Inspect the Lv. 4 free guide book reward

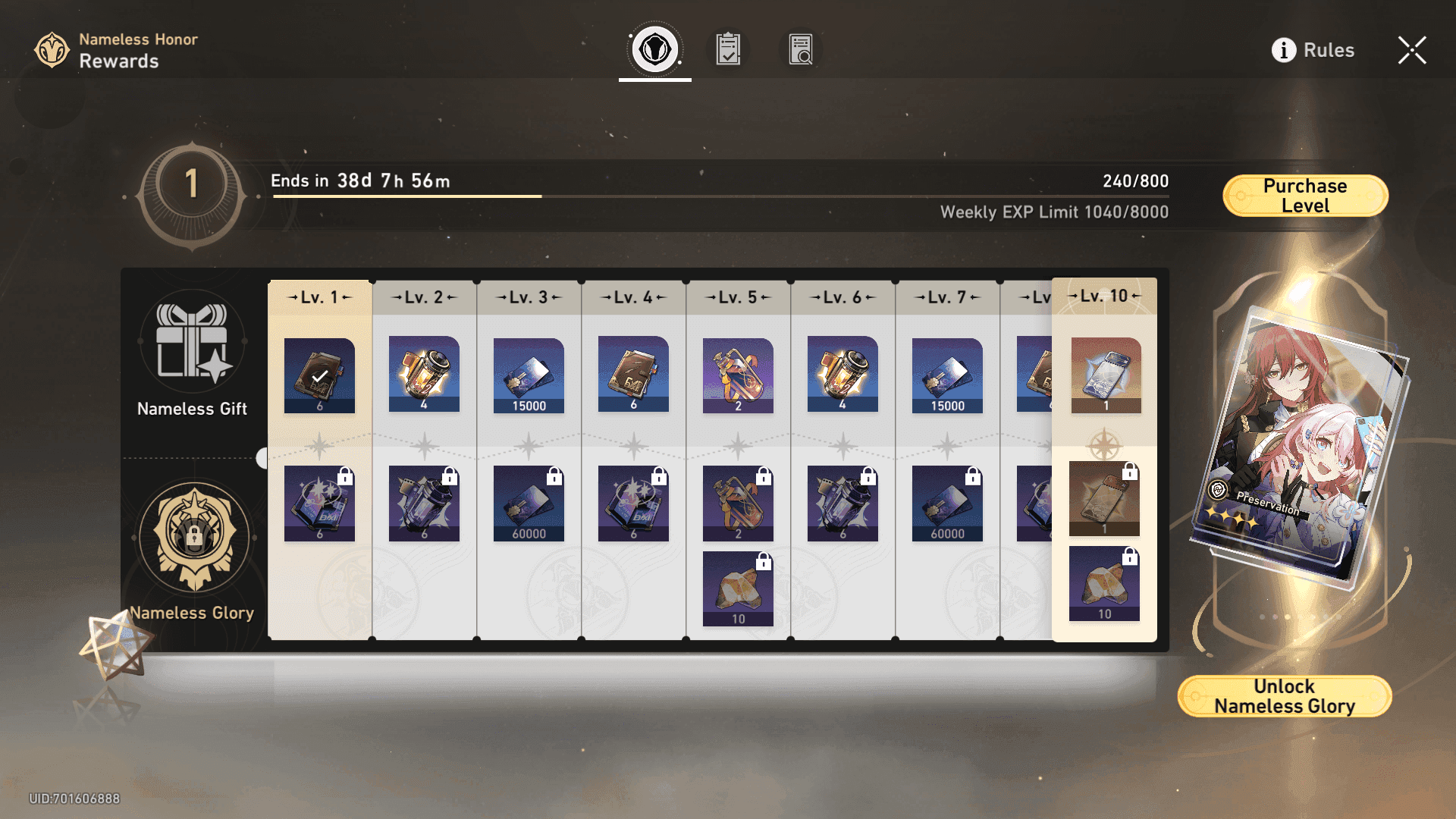point(633,375)
